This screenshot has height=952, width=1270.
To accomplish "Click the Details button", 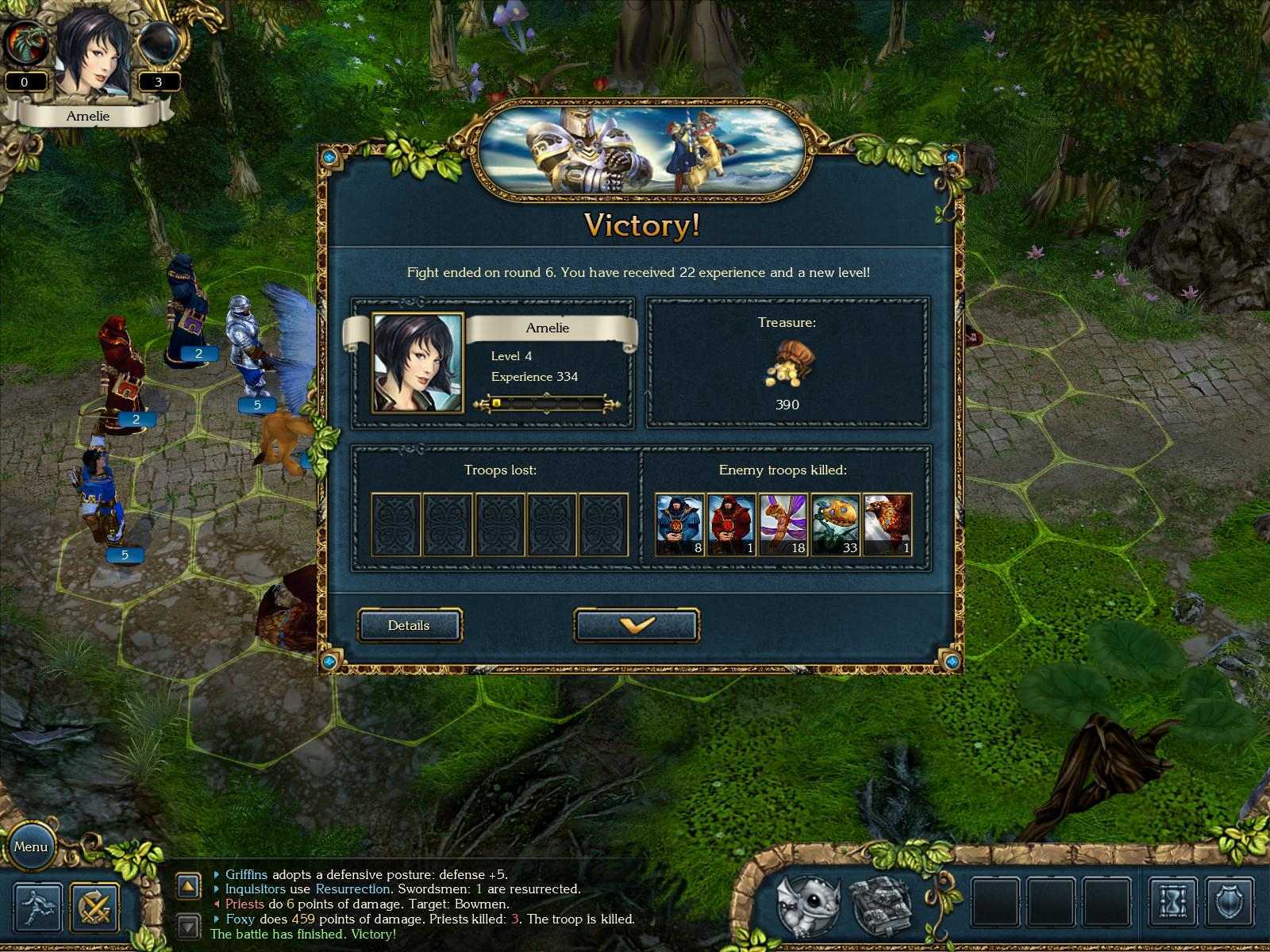I will (x=409, y=625).
